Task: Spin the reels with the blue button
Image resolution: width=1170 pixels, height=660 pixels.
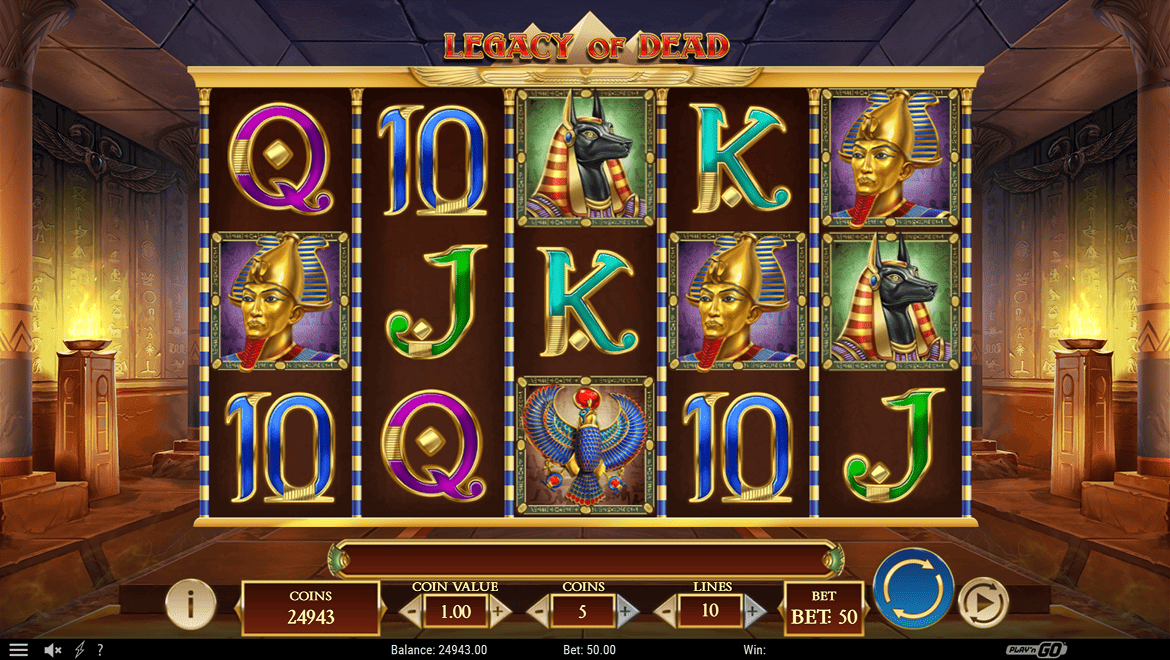Action: click(x=913, y=589)
